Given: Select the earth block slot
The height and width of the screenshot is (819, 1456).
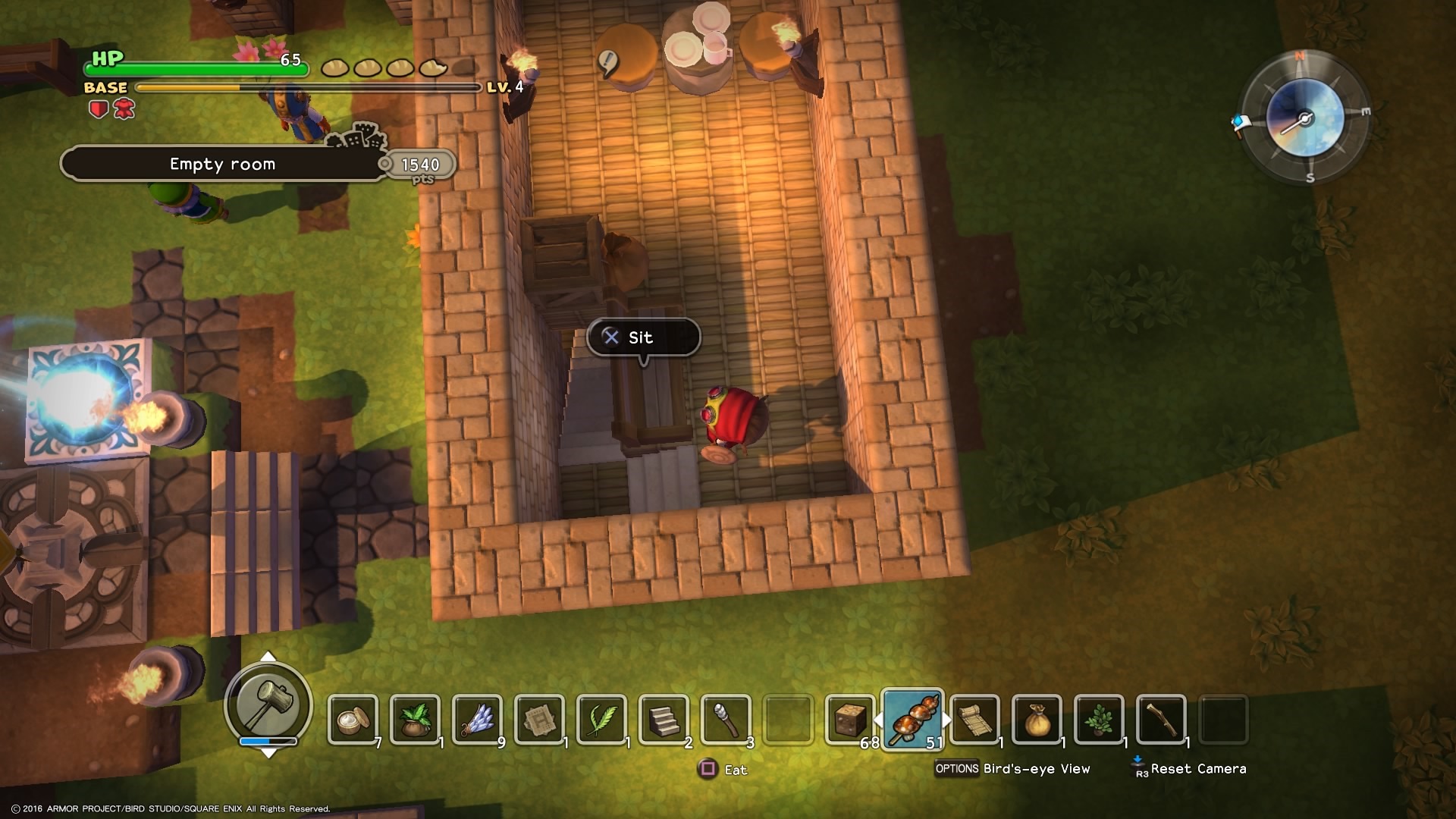Looking at the screenshot, I should (850, 719).
